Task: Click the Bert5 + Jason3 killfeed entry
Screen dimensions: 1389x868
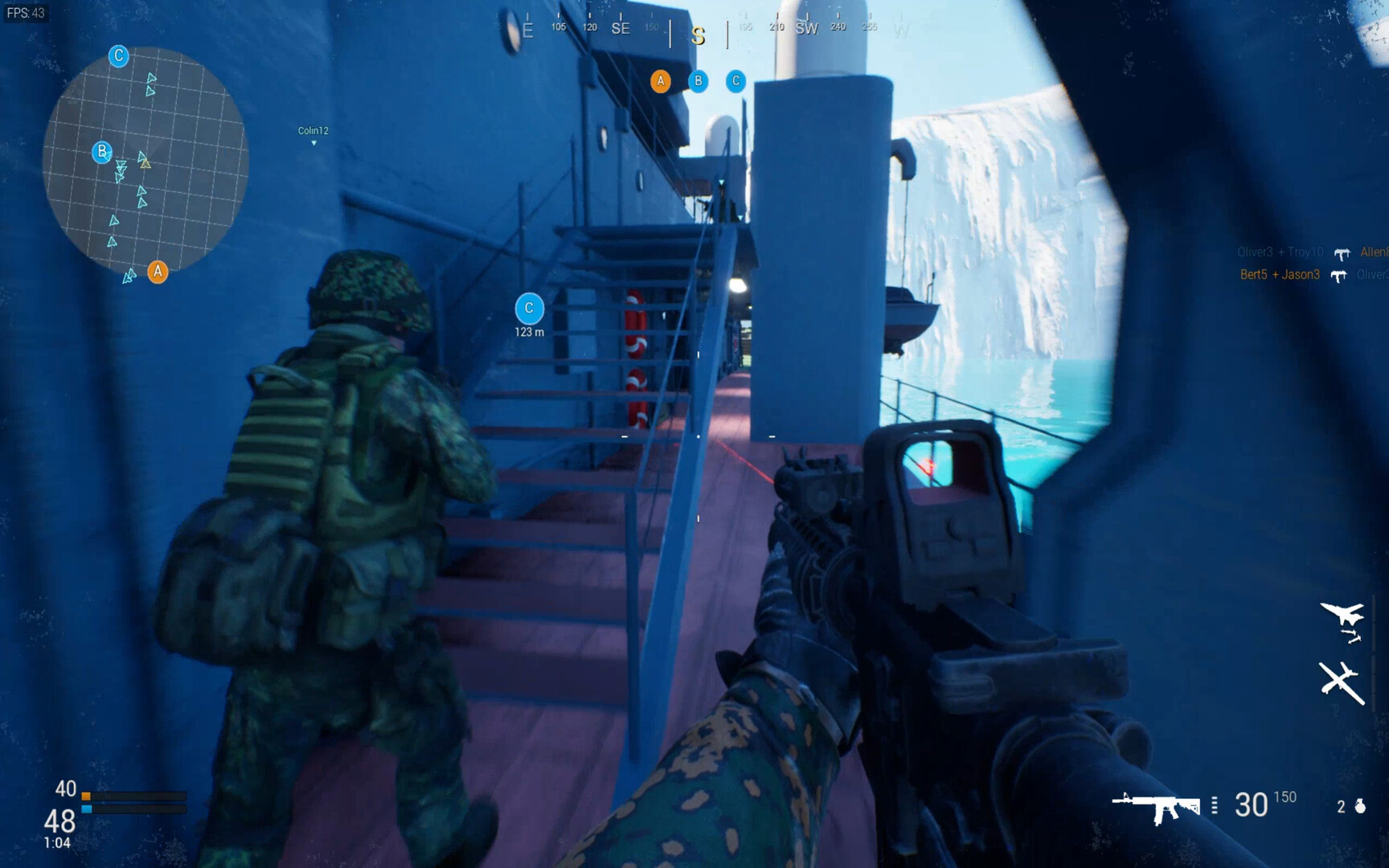Action: tap(1280, 275)
